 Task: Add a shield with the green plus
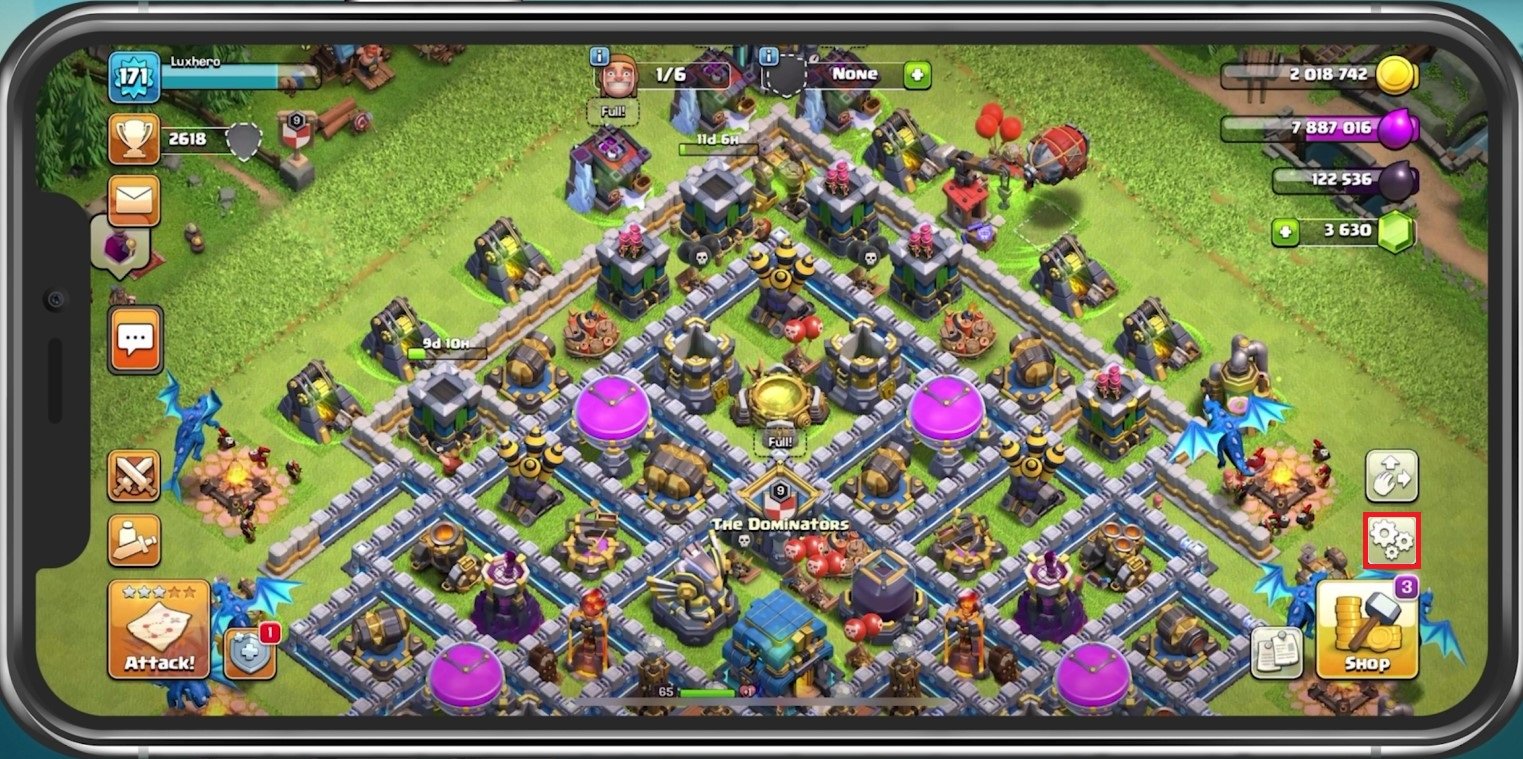(x=916, y=75)
